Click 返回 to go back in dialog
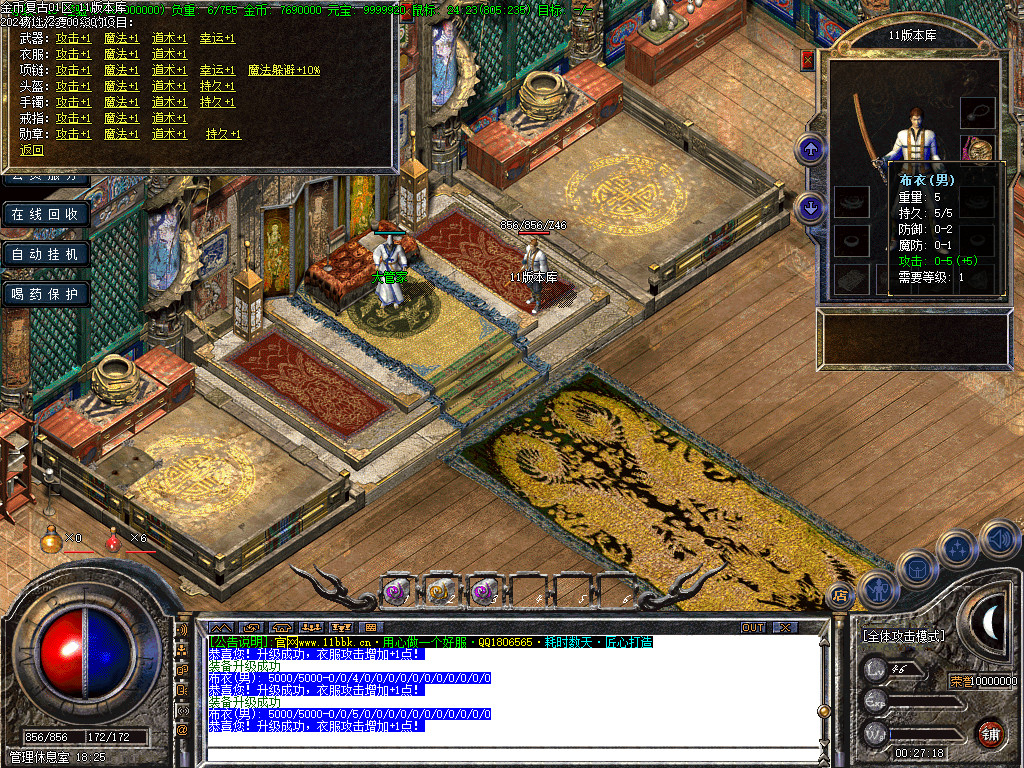The width and height of the screenshot is (1024, 768). pos(32,150)
